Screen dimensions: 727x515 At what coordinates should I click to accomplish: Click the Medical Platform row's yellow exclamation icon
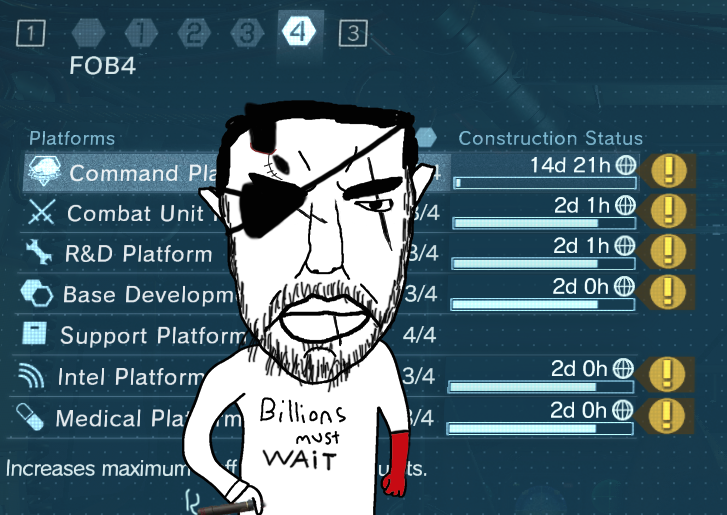[x=666, y=414]
